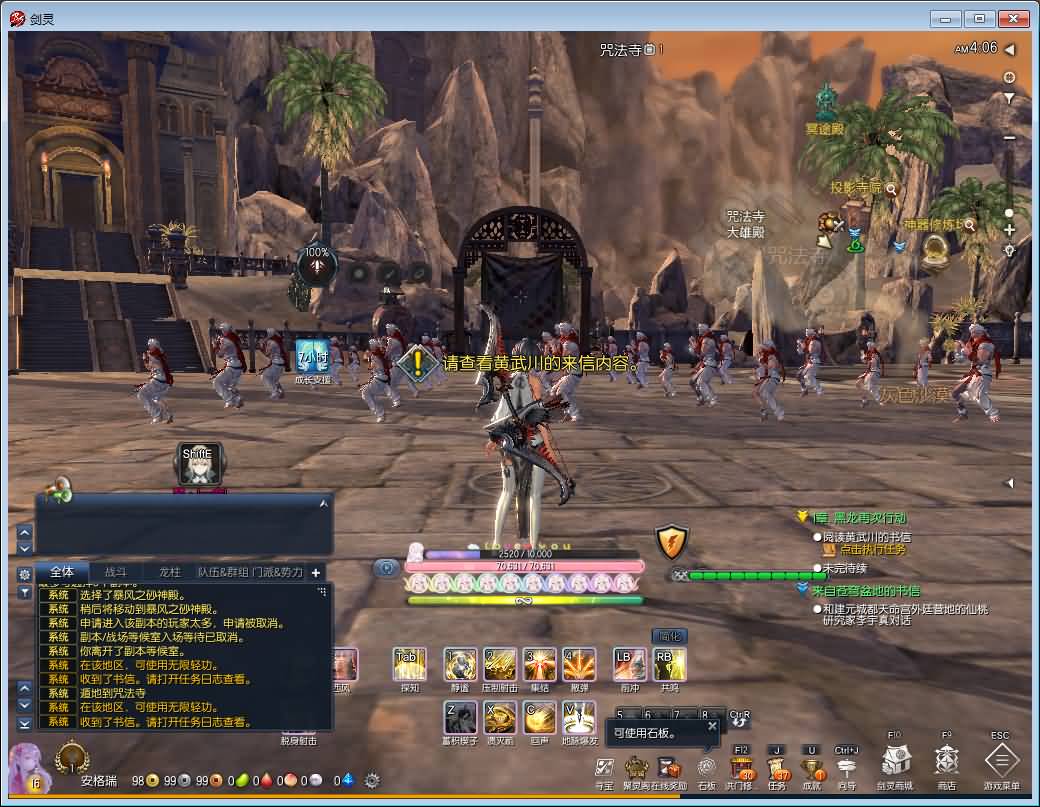
Task: Open the 剑灵商城 mall
Action: click(x=895, y=762)
